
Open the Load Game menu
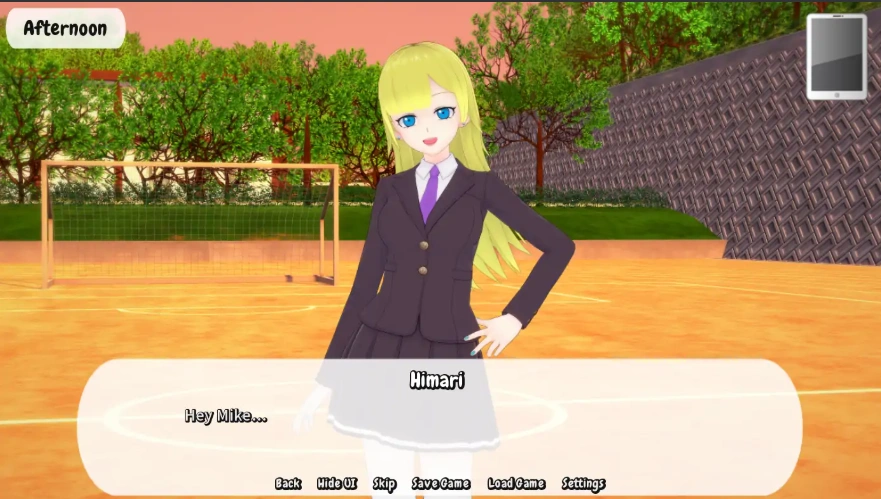(516, 484)
